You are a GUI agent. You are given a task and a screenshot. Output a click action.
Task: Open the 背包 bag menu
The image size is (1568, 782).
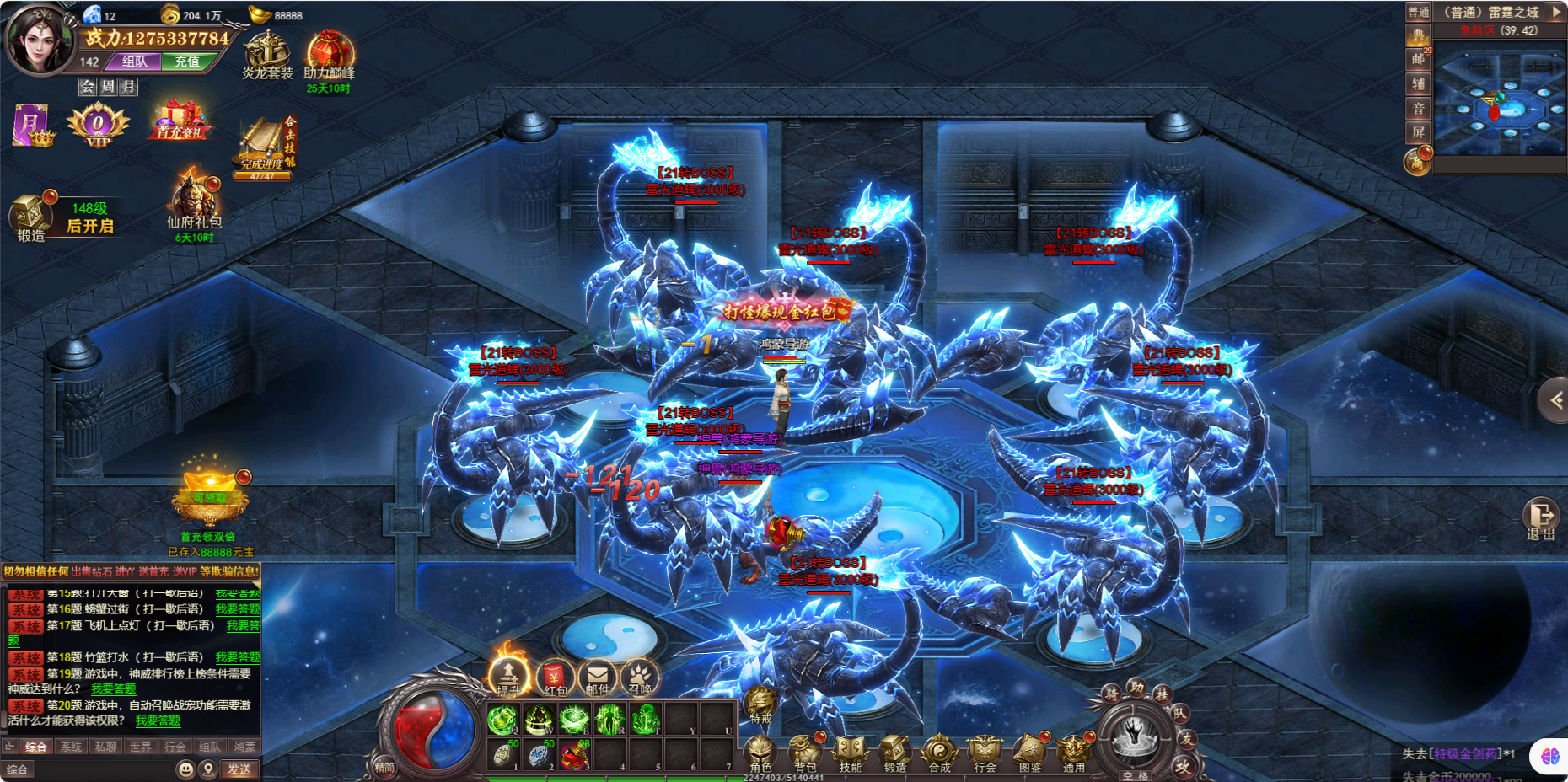point(805,751)
